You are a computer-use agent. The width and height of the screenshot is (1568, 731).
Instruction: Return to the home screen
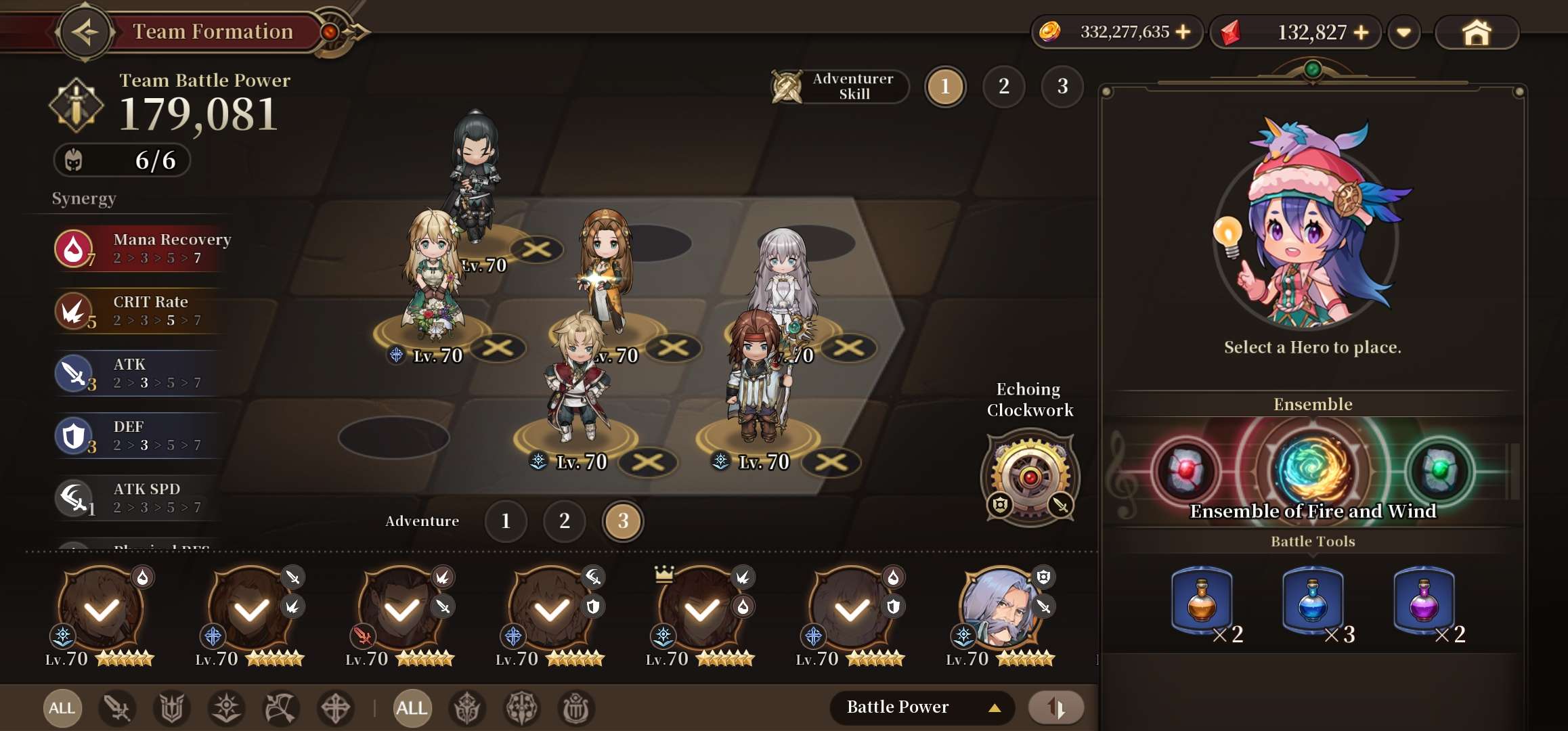[1476, 32]
